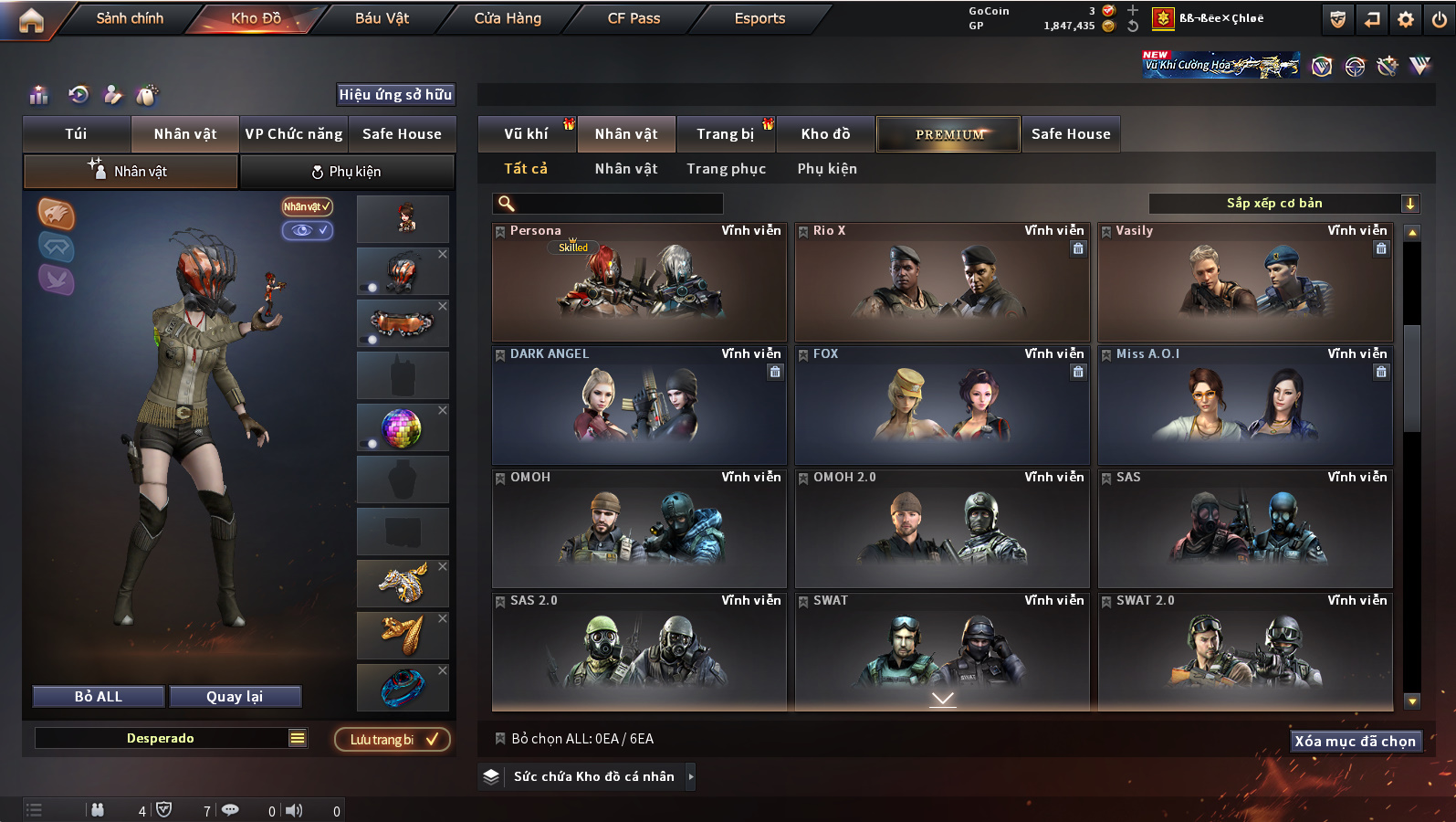Screen dimensions: 1456x822
Task: Click the inventory search field
Action: click(x=608, y=204)
